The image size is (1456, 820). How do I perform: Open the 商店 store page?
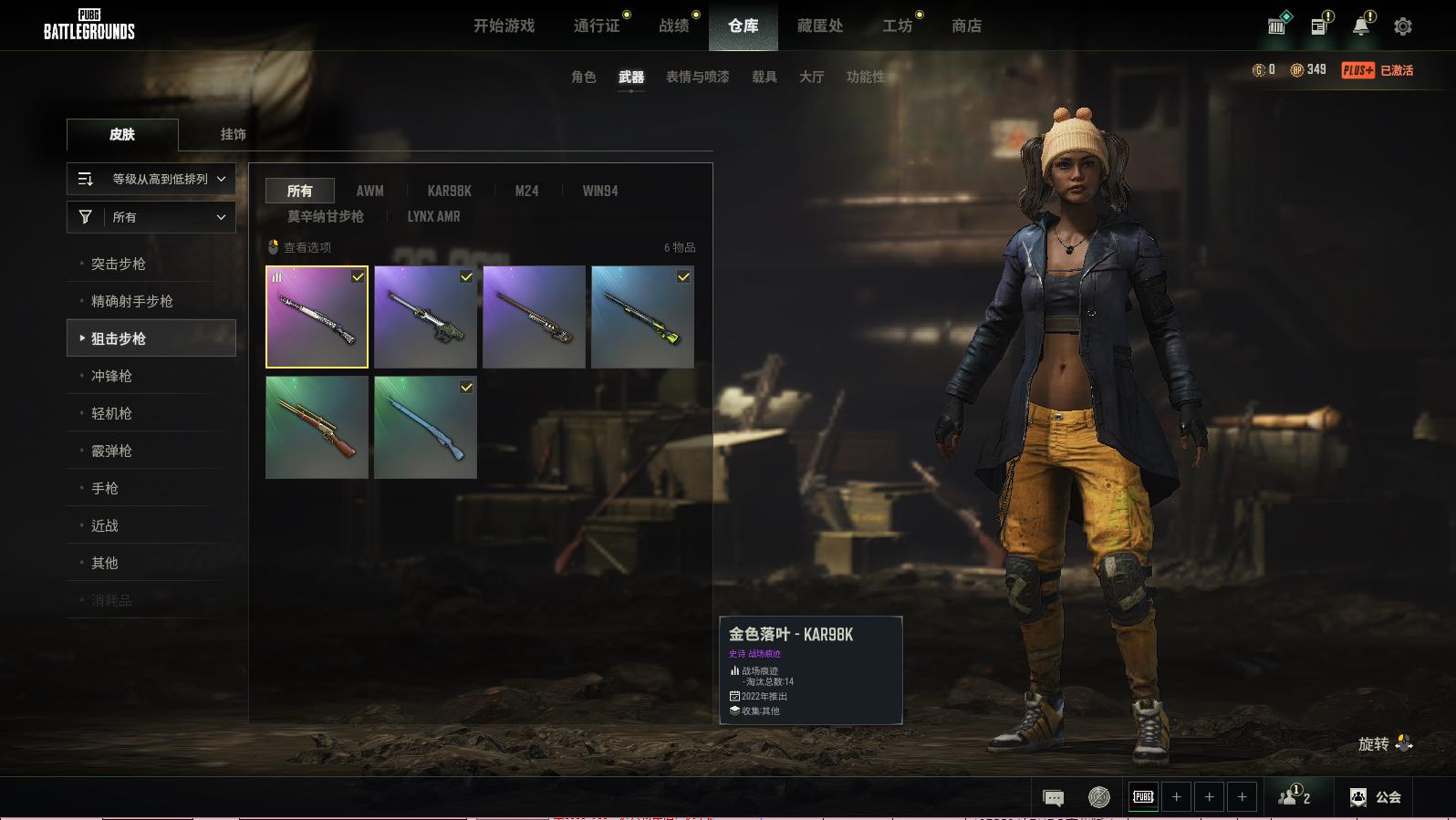pyautogui.click(x=966, y=26)
